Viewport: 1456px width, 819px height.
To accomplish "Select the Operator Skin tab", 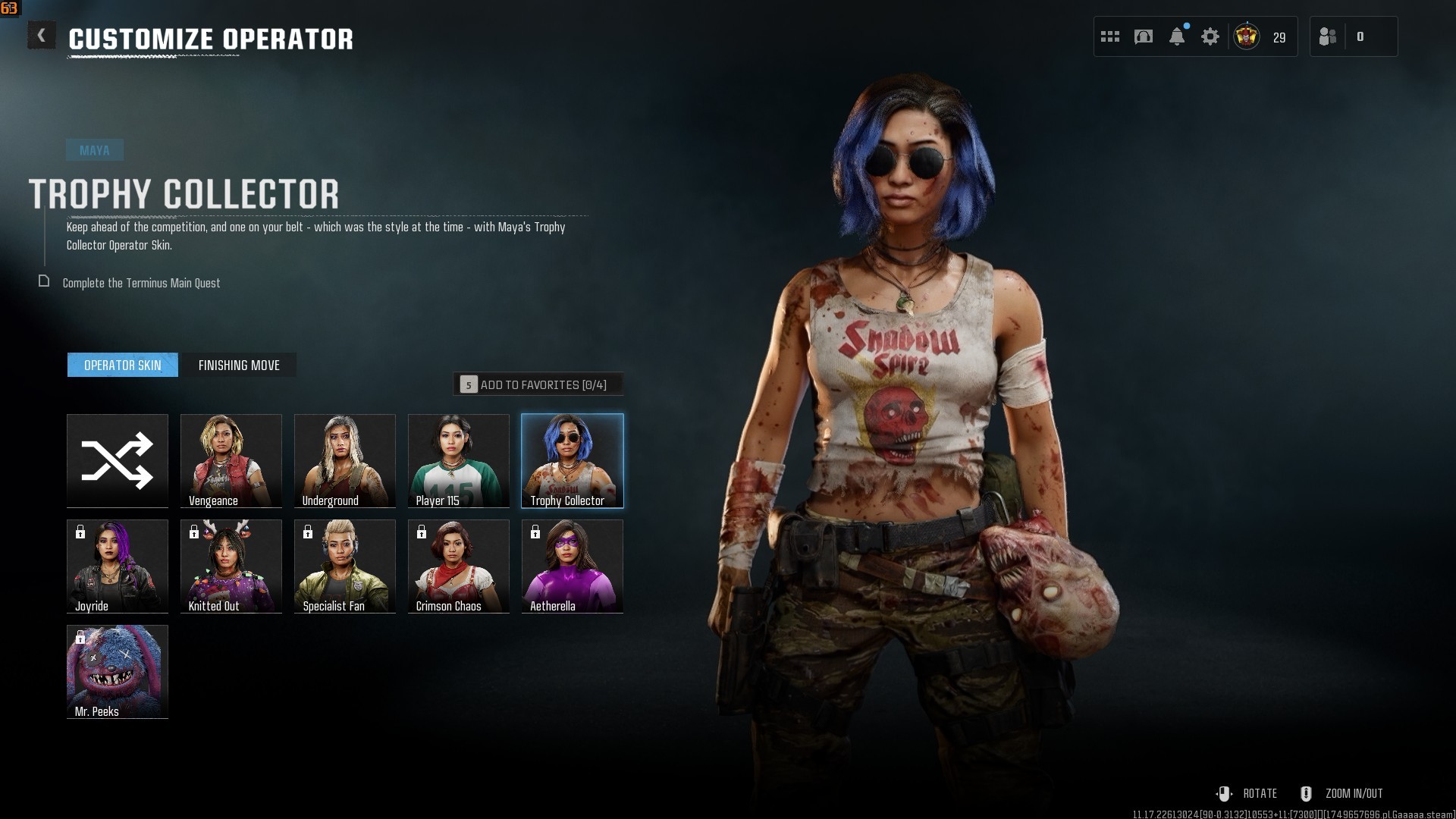I will click(123, 366).
